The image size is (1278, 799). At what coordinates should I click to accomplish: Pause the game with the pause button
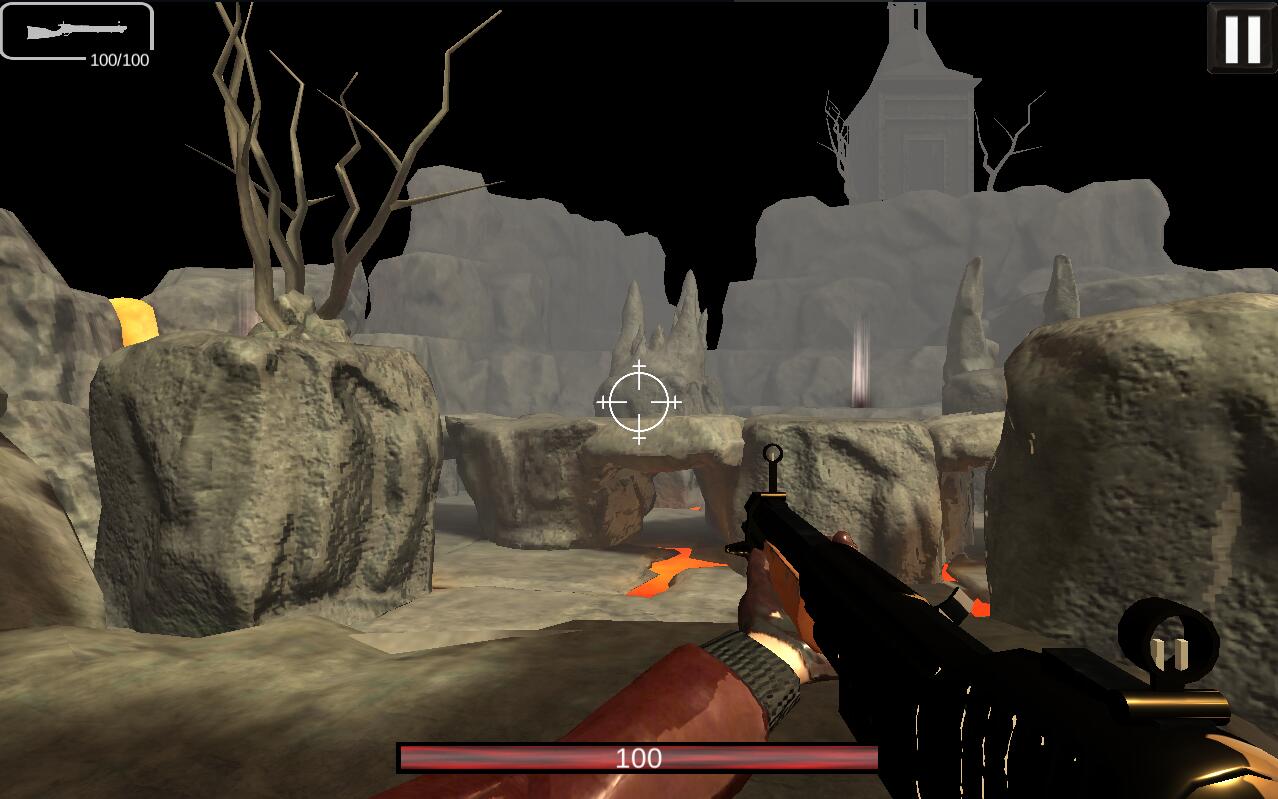[x=1241, y=38]
